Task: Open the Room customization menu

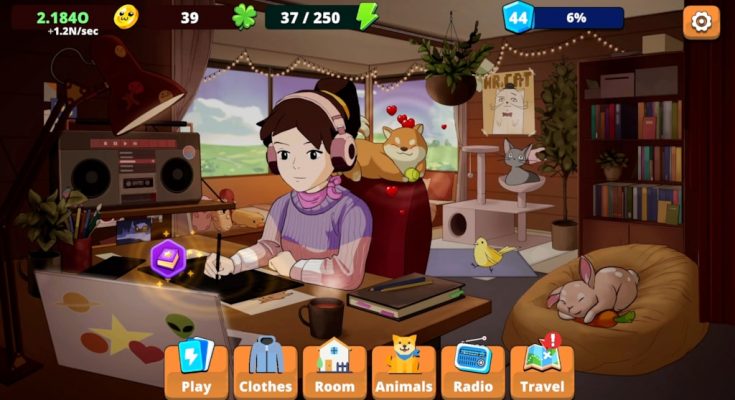Action: point(334,370)
